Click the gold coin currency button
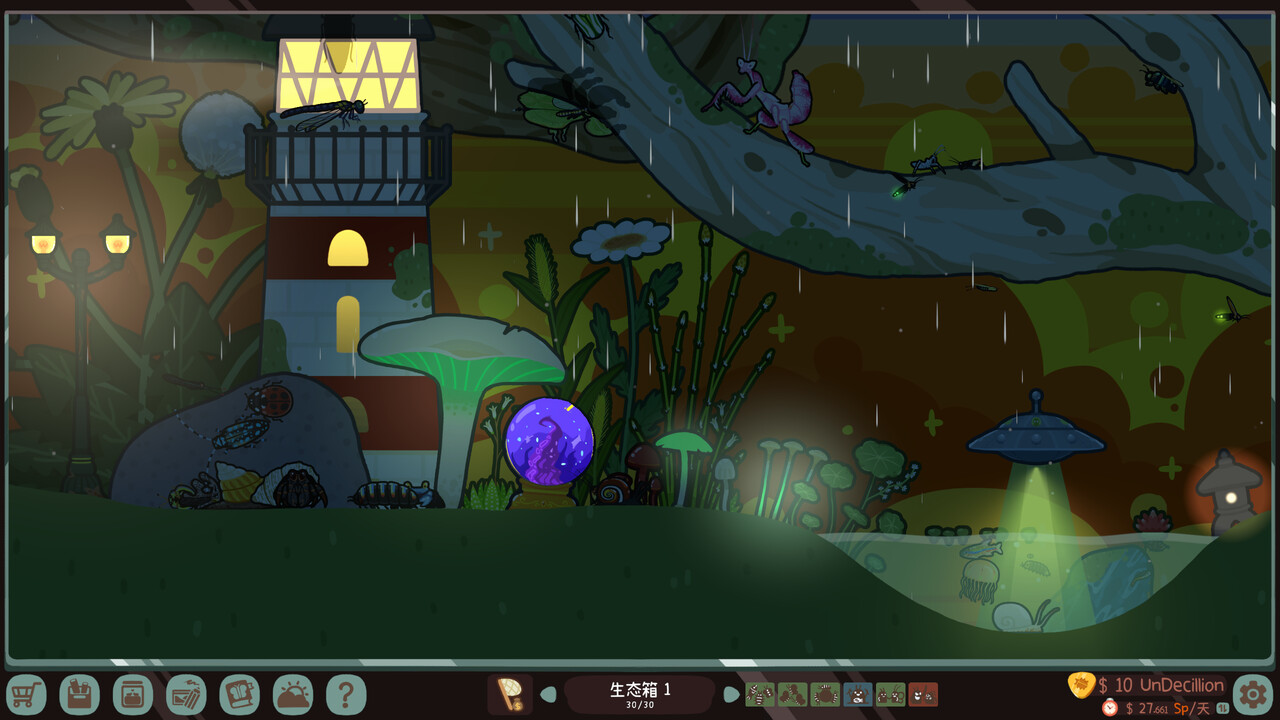 tap(1080, 686)
